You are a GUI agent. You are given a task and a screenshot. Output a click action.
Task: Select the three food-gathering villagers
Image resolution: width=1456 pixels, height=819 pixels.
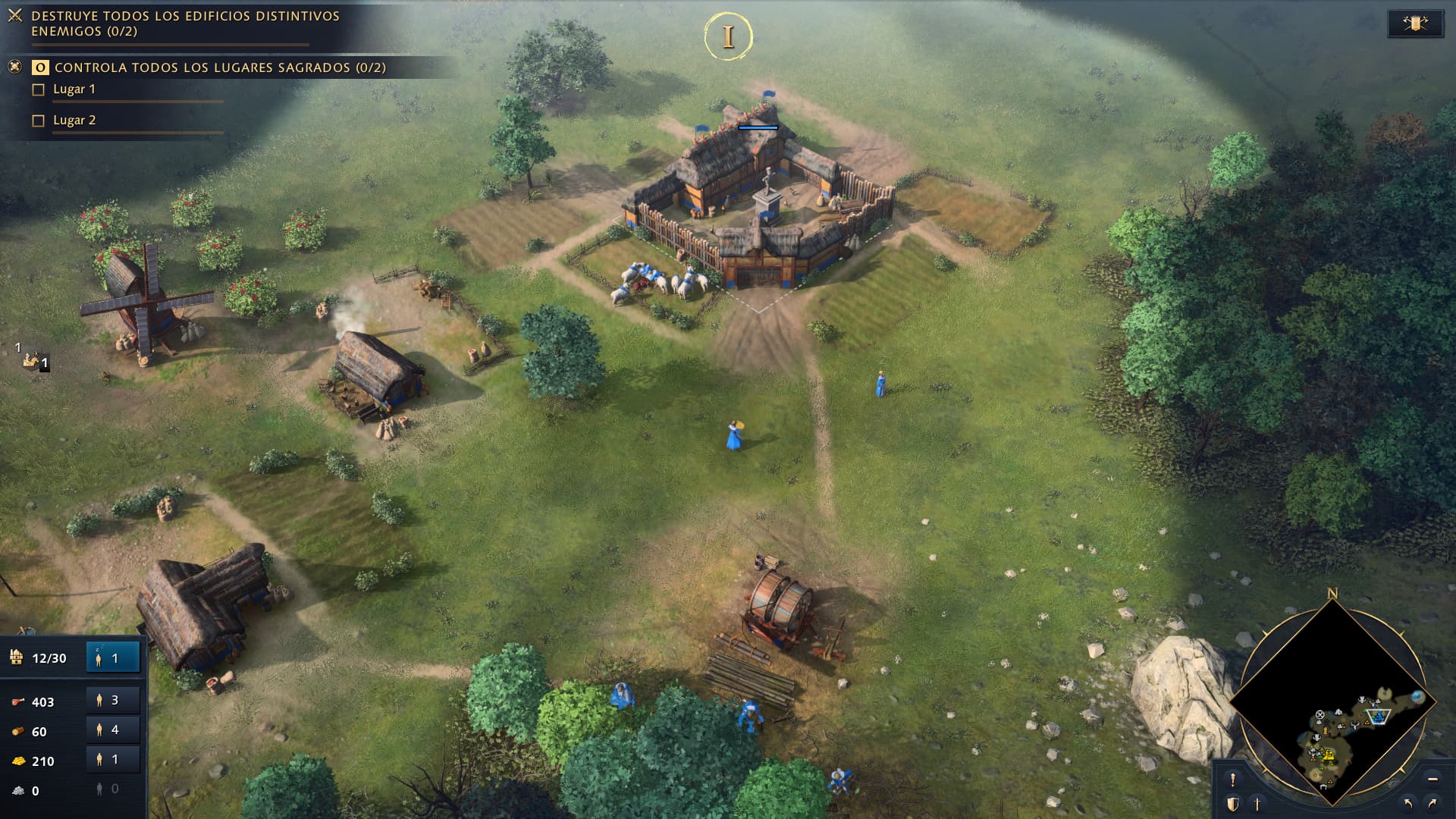point(113,701)
